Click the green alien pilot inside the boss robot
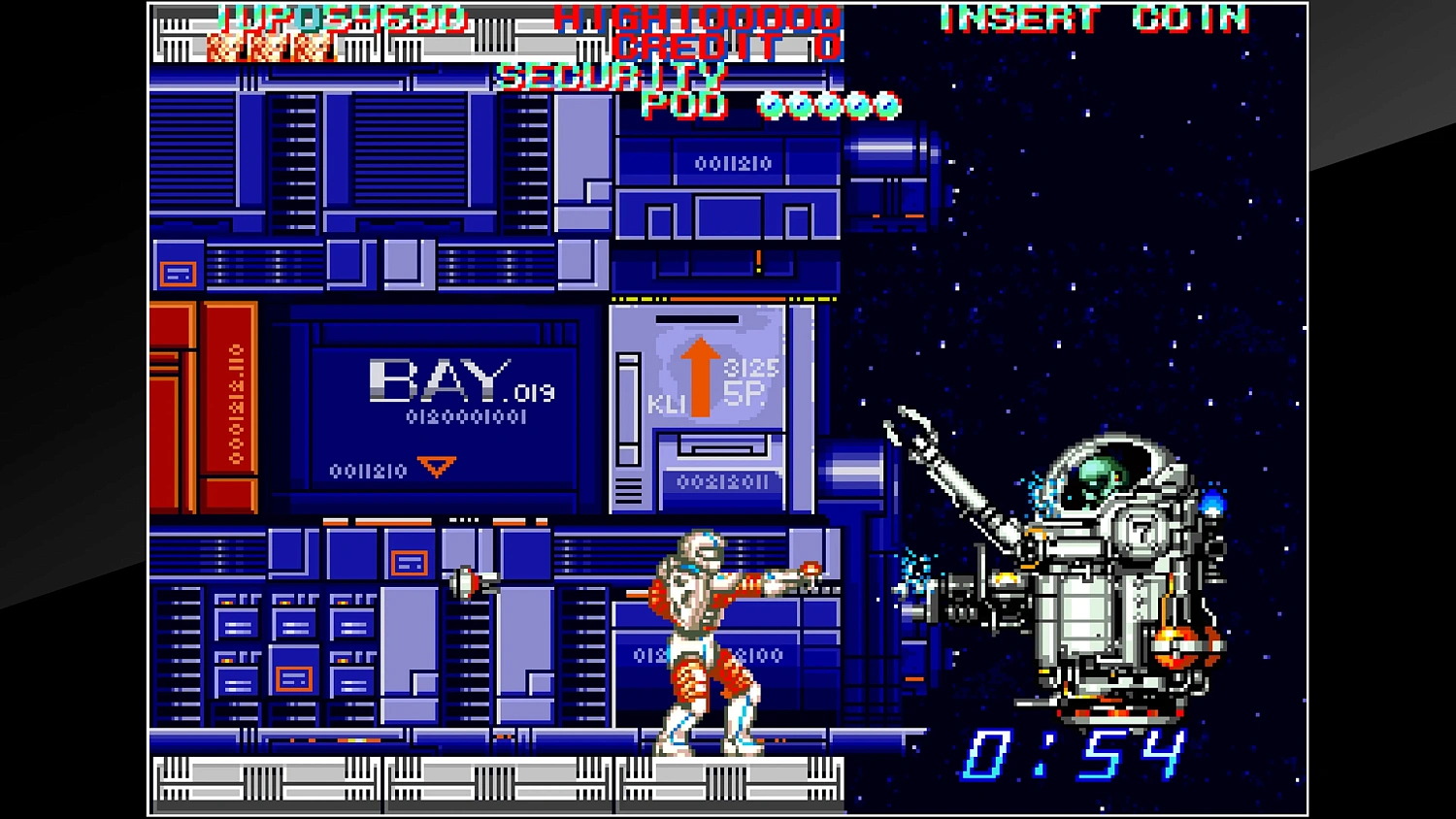The image size is (1456, 819). point(1102,475)
